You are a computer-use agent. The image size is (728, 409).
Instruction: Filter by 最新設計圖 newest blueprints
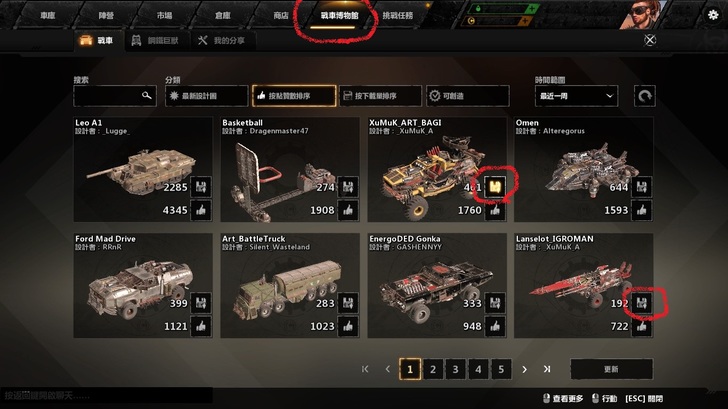(x=206, y=96)
